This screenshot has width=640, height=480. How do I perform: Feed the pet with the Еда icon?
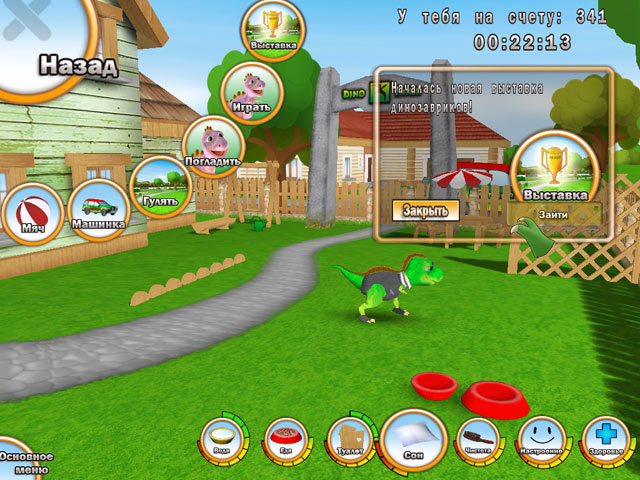[286, 438]
